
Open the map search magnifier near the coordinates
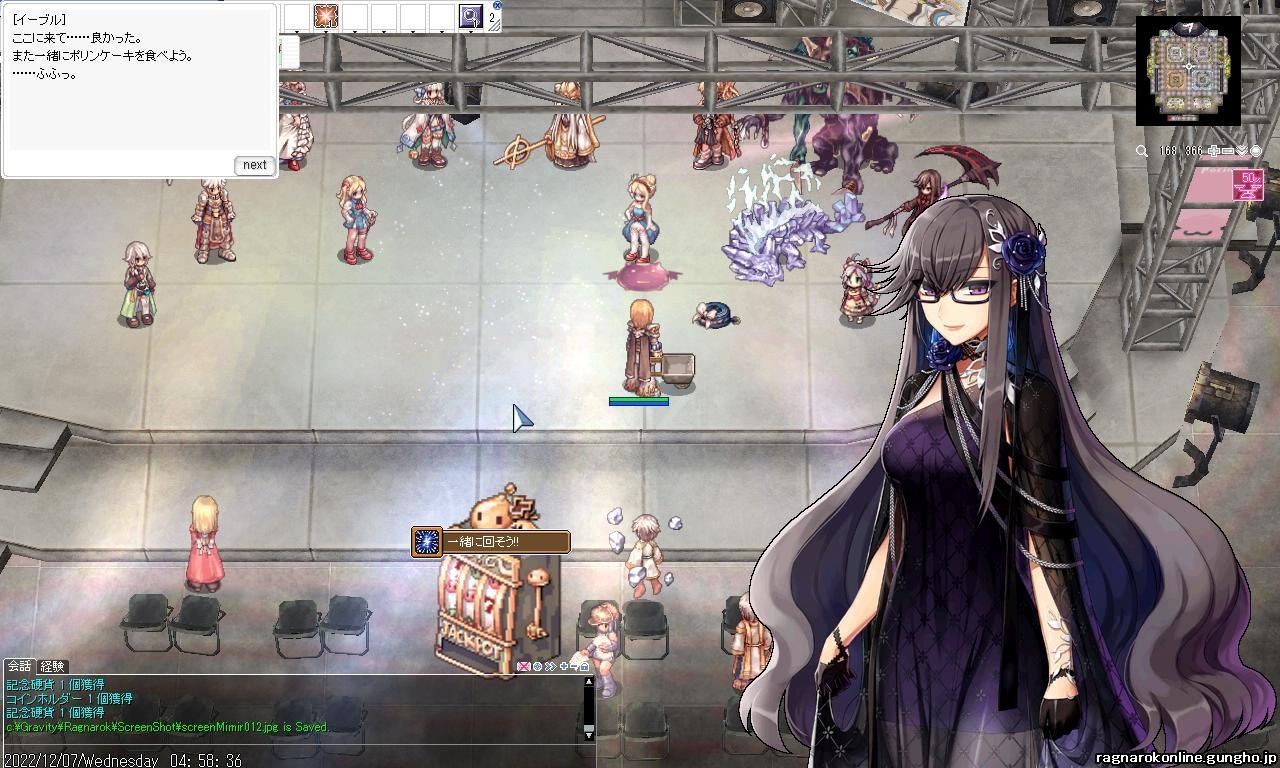(1141, 151)
